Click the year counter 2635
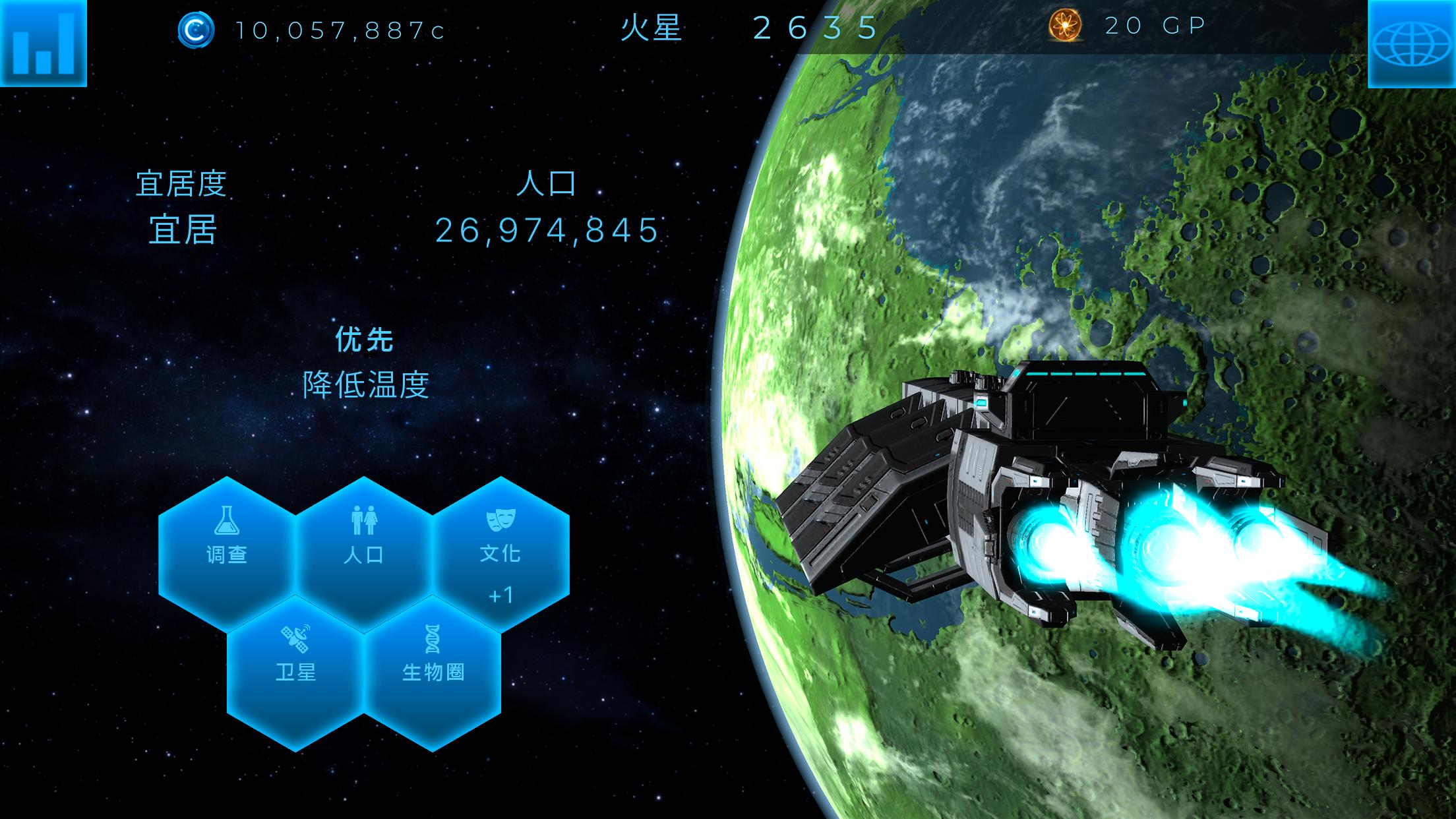1456x819 pixels. 814,28
